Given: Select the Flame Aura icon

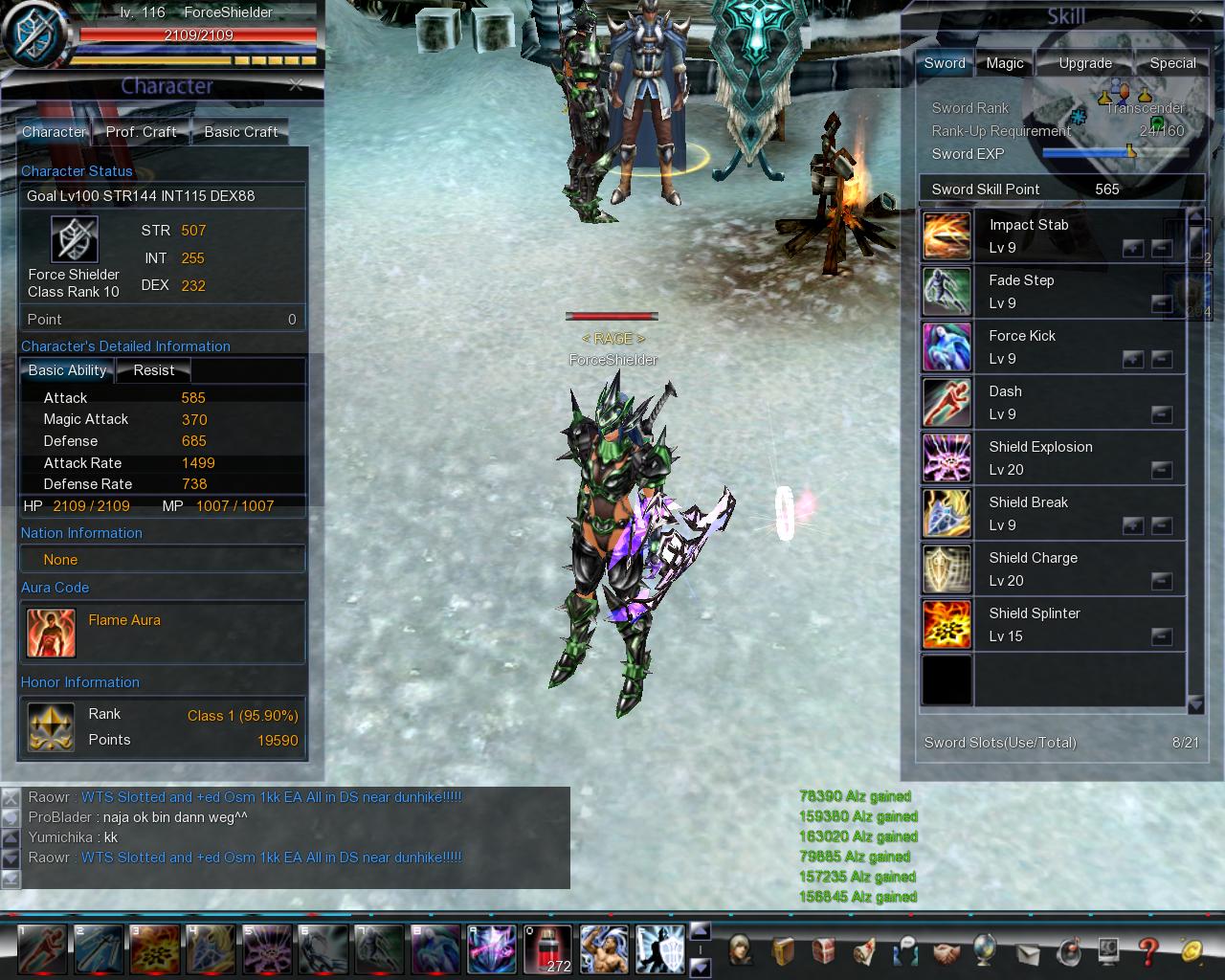Looking at the screenshot, I should pos(51,633).
